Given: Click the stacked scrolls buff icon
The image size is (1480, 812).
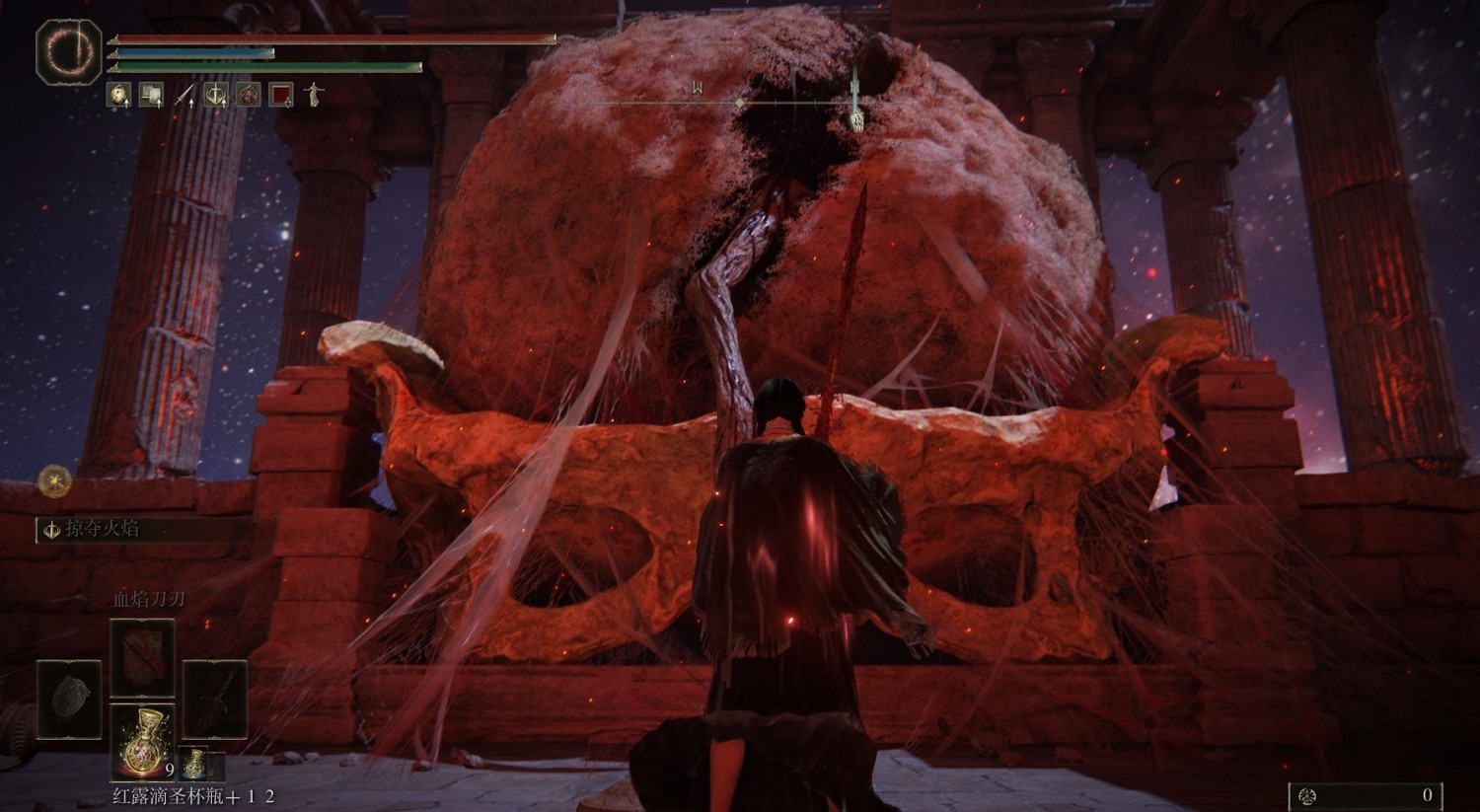Looking at the screenshot, I should click(151, 95).
